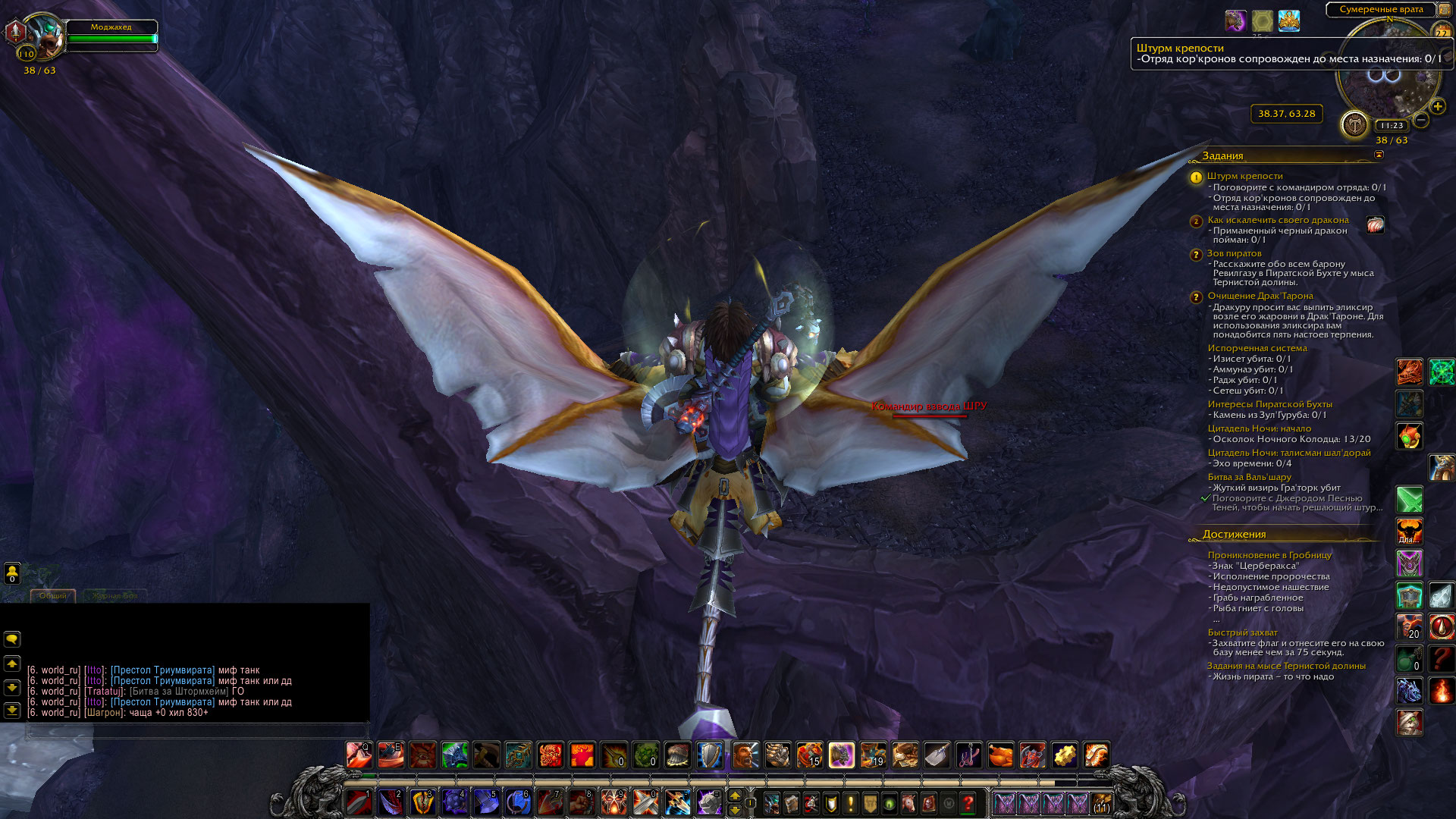Use the roasted turkey food item
Screen dimensions: 1456x819
pyautogui.click(x=1001, y=755)
